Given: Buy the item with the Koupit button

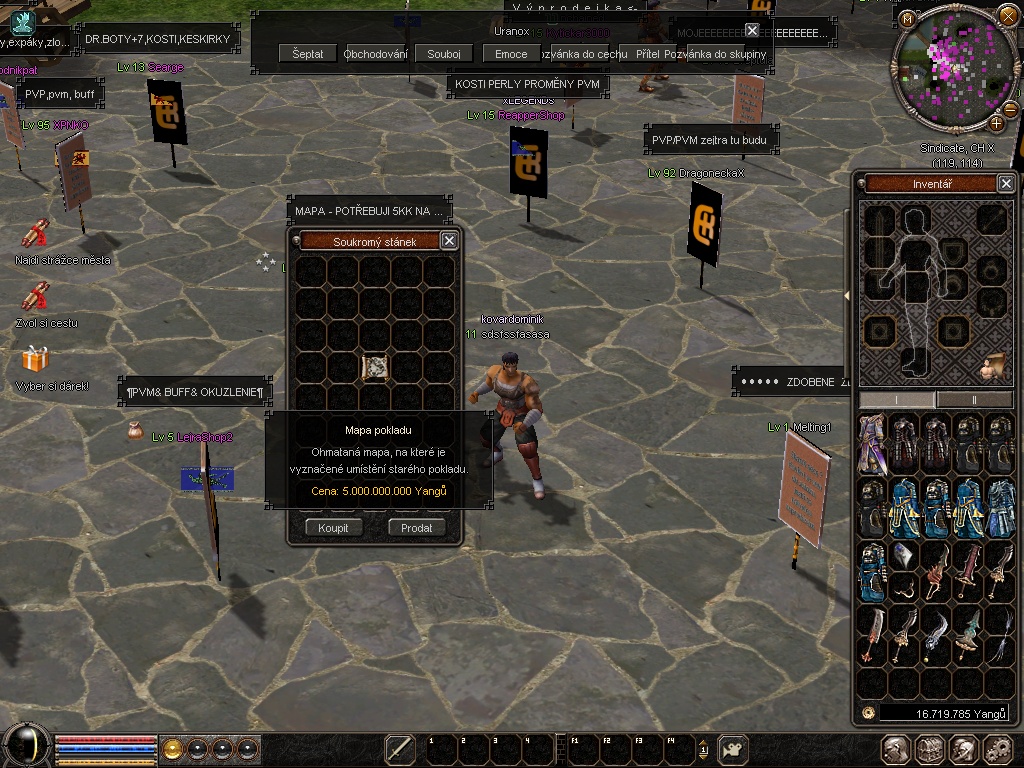Looking at the screenshot, I should click(x=334, y=528).
